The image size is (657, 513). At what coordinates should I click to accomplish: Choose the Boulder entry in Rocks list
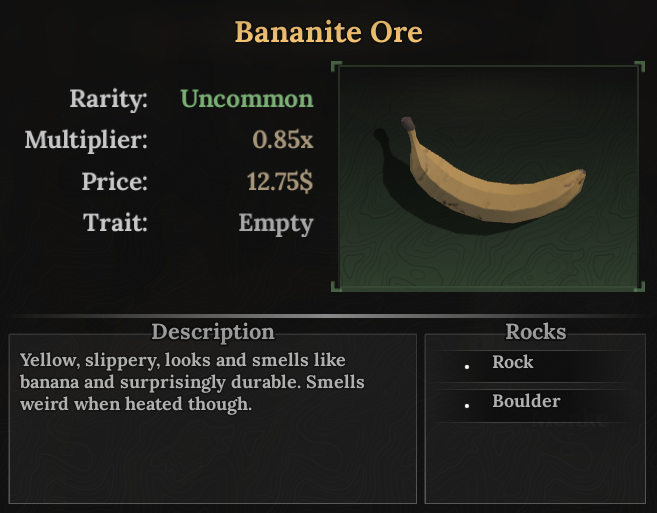point(526,402)
